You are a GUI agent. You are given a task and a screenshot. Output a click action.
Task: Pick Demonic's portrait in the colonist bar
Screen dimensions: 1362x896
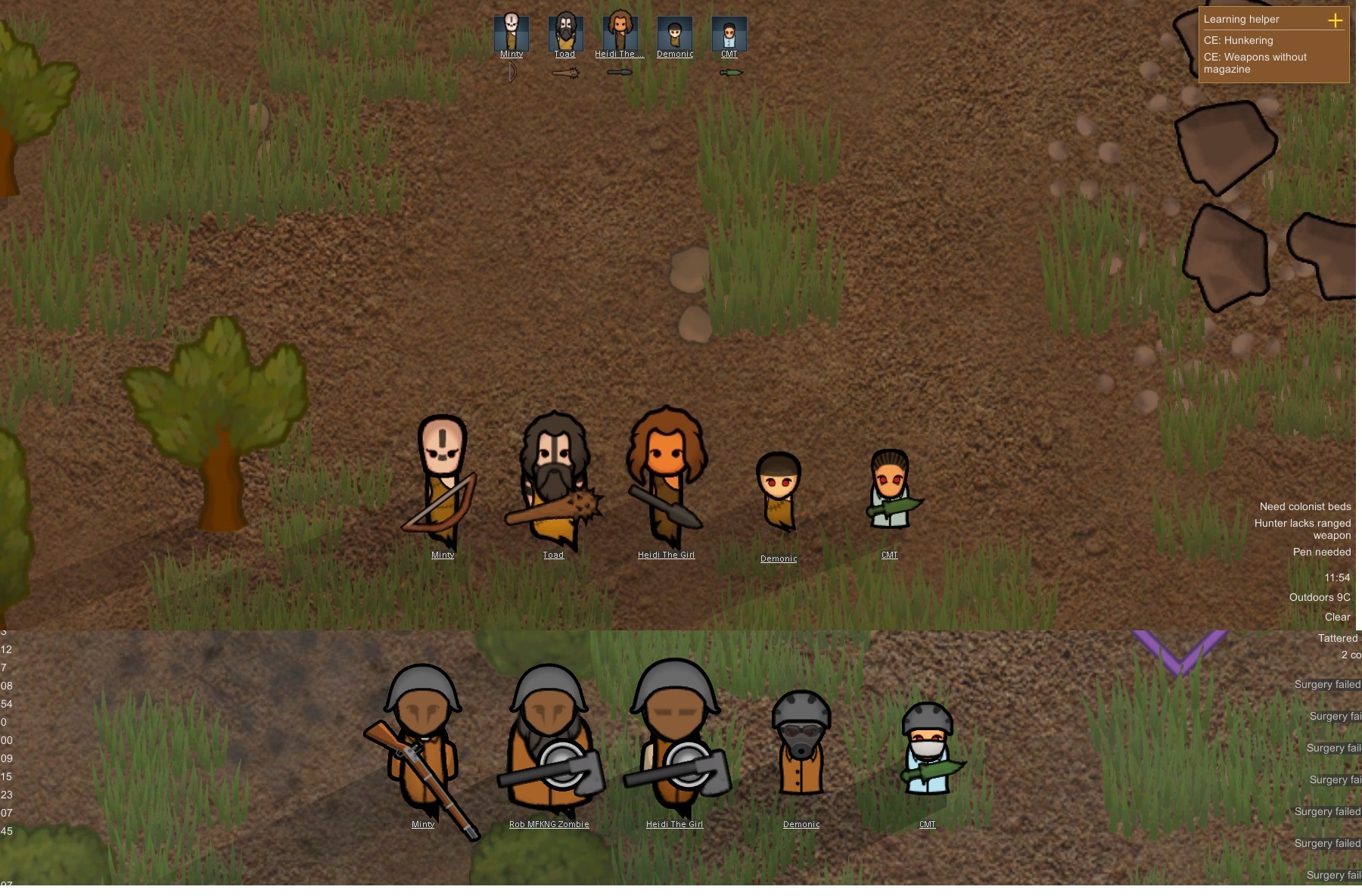[675, 34]
